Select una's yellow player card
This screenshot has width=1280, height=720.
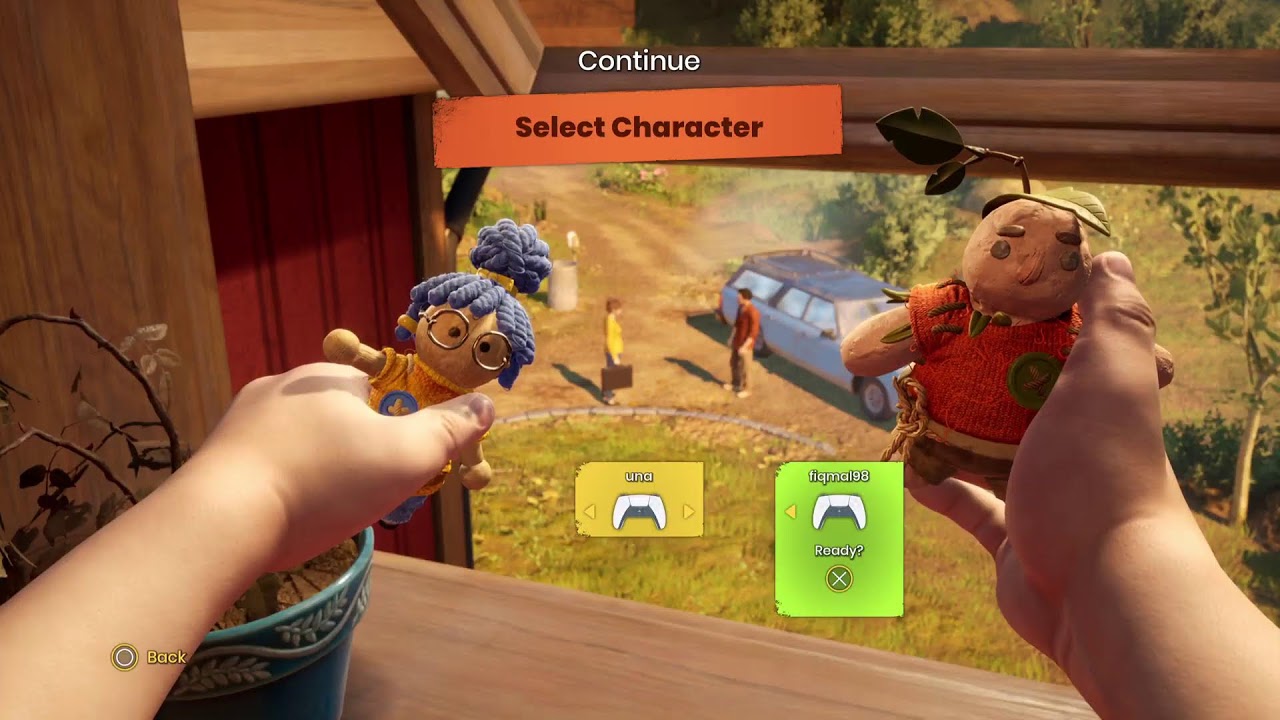click(639, 499)
